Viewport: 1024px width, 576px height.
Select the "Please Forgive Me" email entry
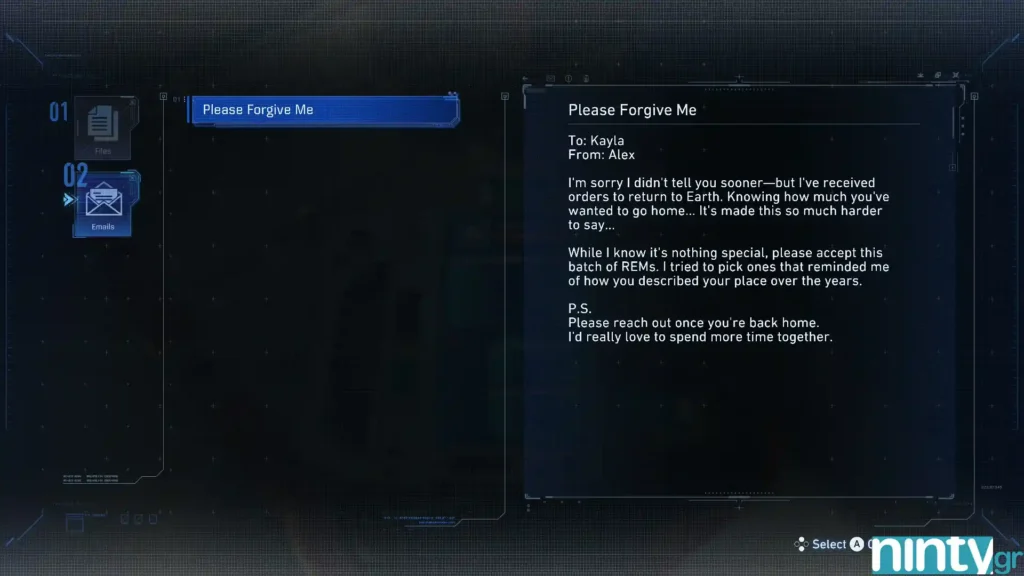pyautogui.click(x=323, y=110)
